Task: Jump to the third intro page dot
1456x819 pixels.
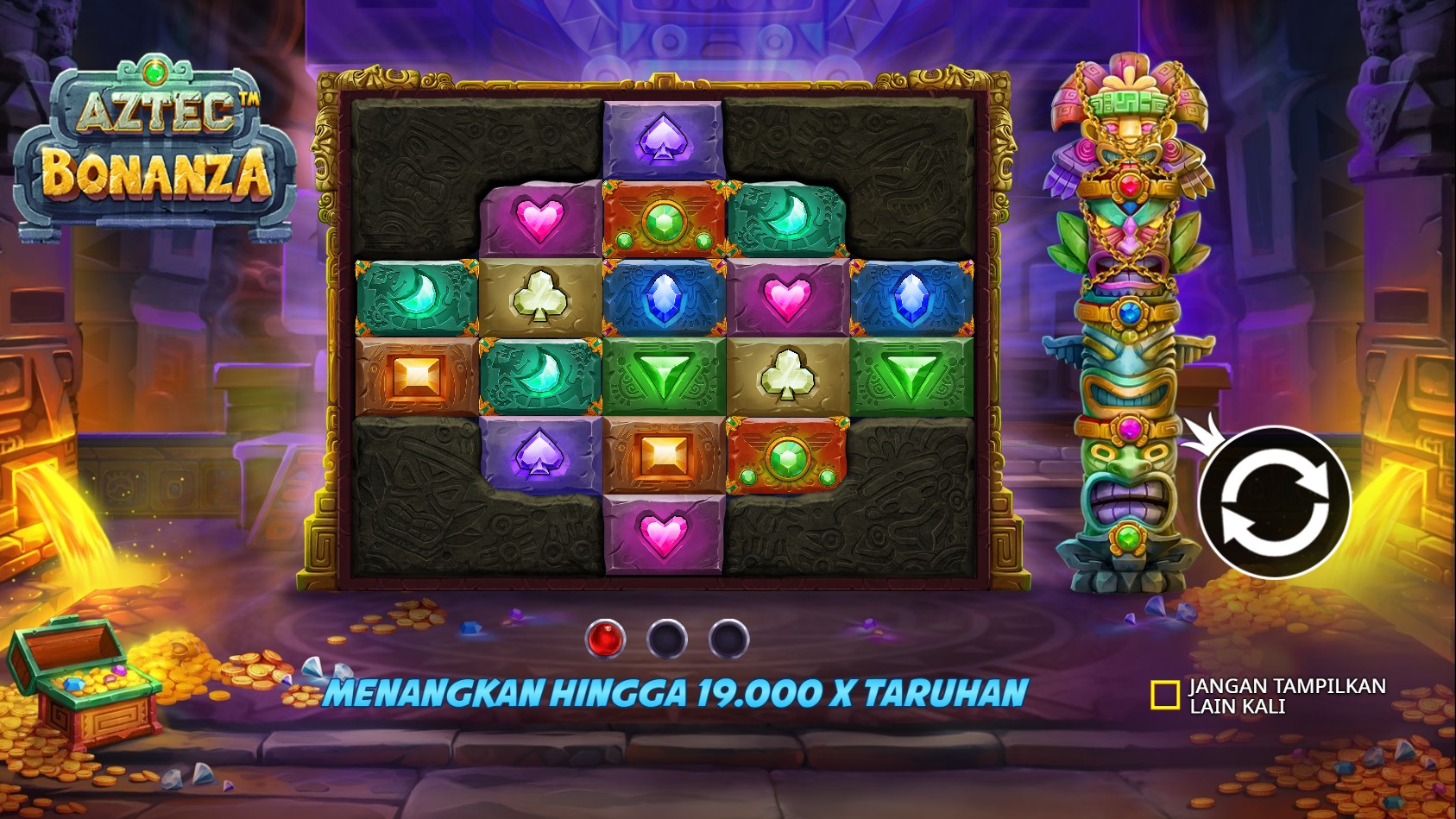Action: click(x=729, y=639)
